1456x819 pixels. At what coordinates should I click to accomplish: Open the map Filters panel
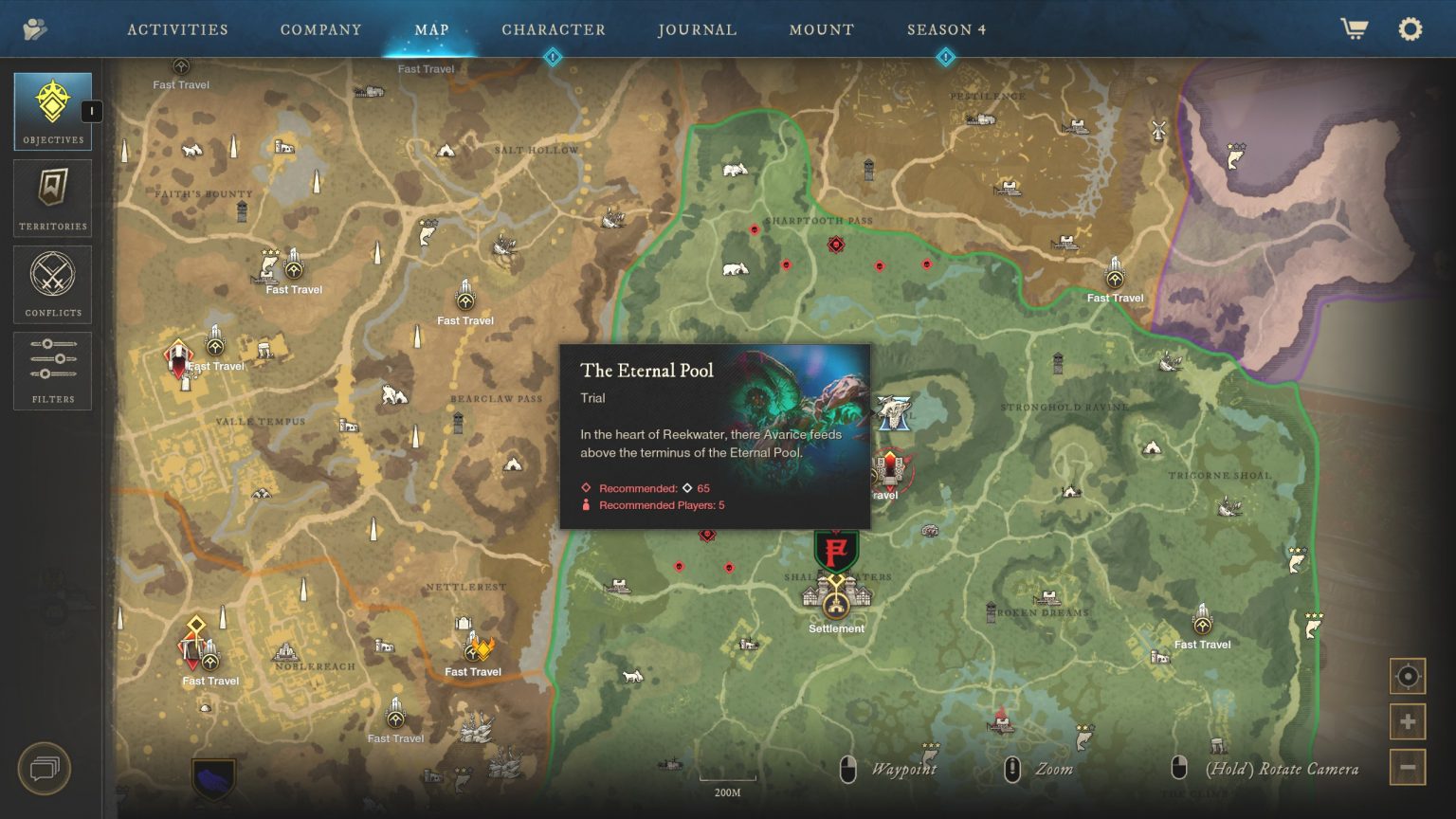click(52, 370)
